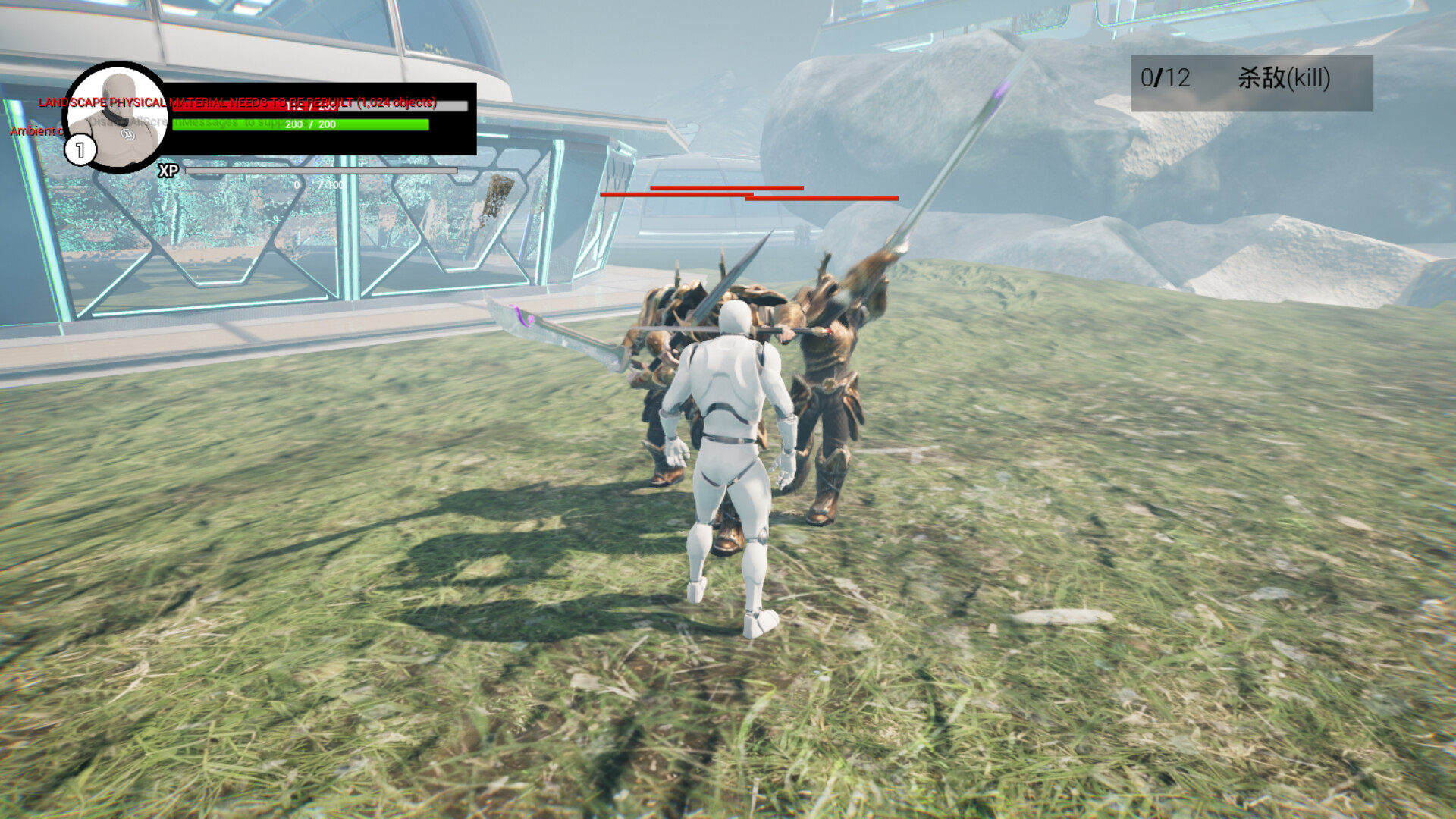Click the XP label on the HUD
Image resolution: width=1456 pixels, height=819 pixels.
tap(168, 171)
